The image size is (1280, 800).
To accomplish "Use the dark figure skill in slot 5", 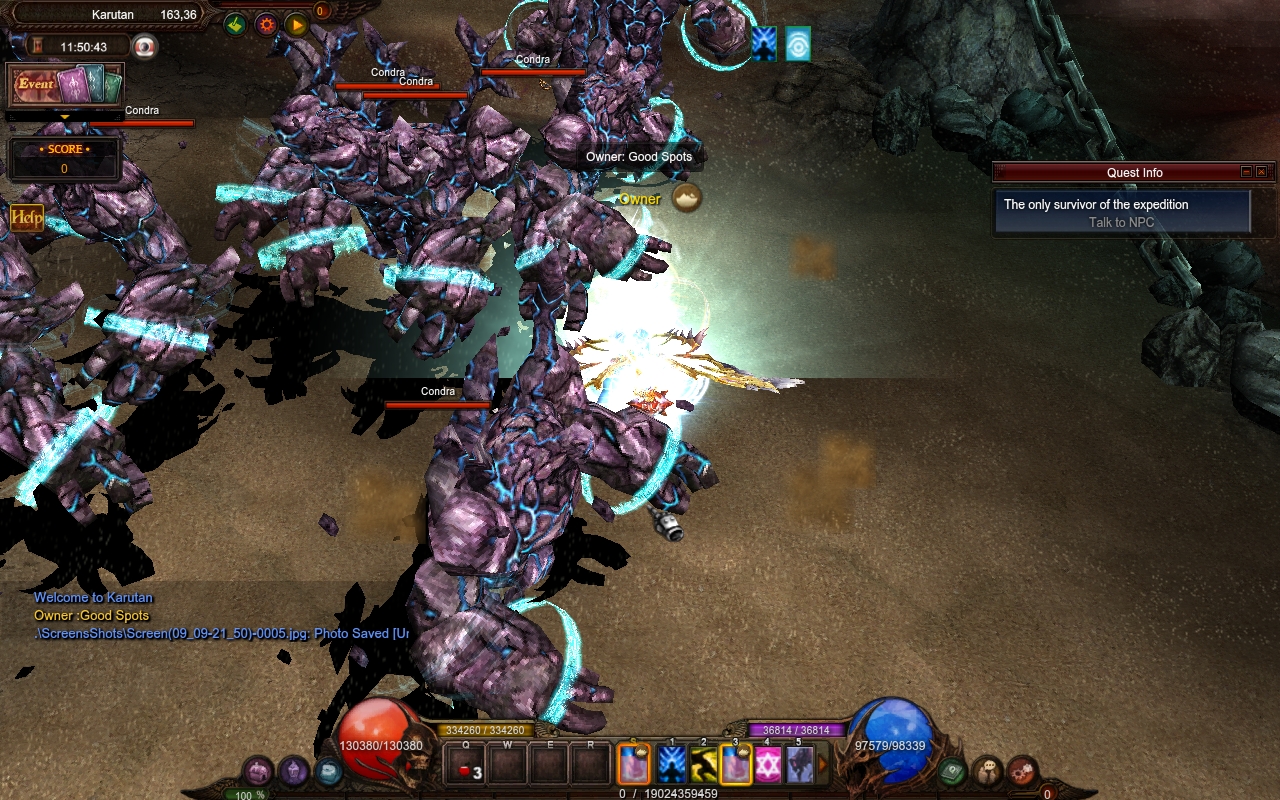I will [799, 765].
